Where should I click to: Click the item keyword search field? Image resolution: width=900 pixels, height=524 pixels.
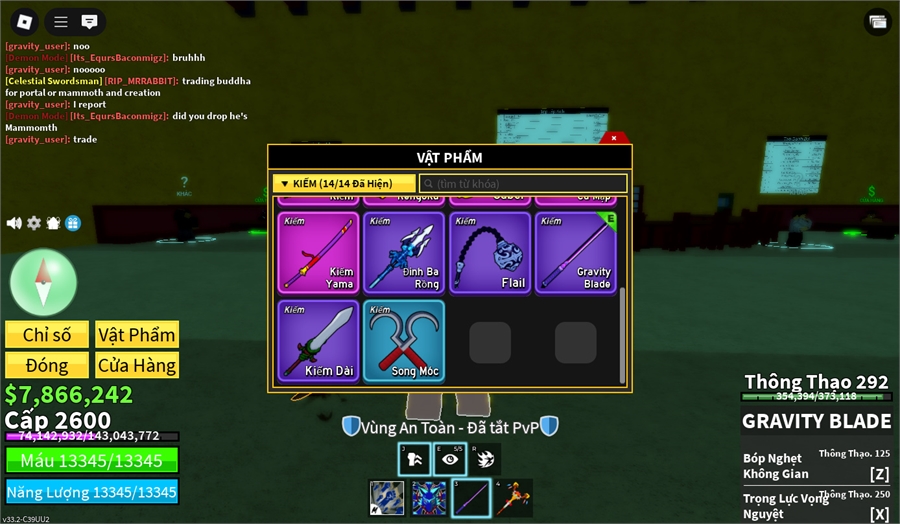[x=523, y=184]
